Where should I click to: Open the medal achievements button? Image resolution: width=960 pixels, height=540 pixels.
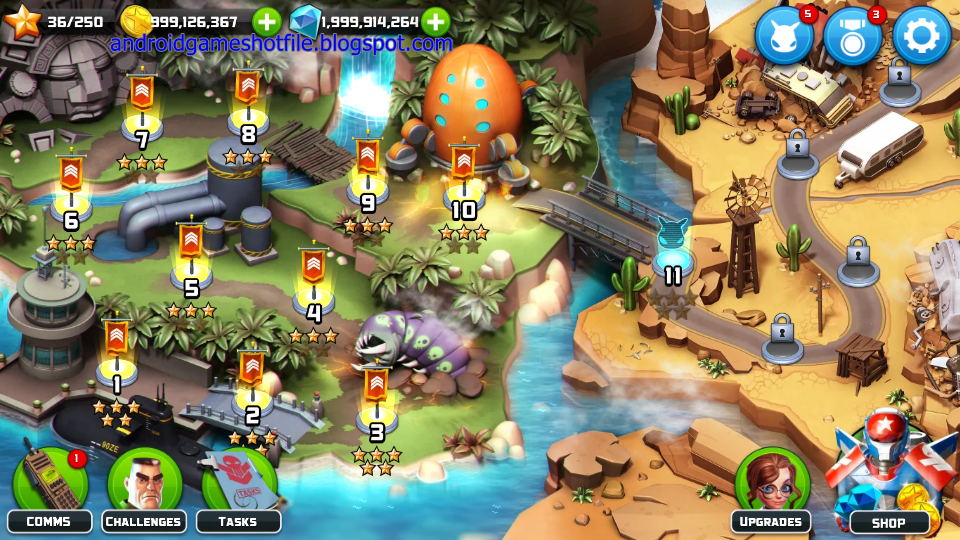[852, 36]
